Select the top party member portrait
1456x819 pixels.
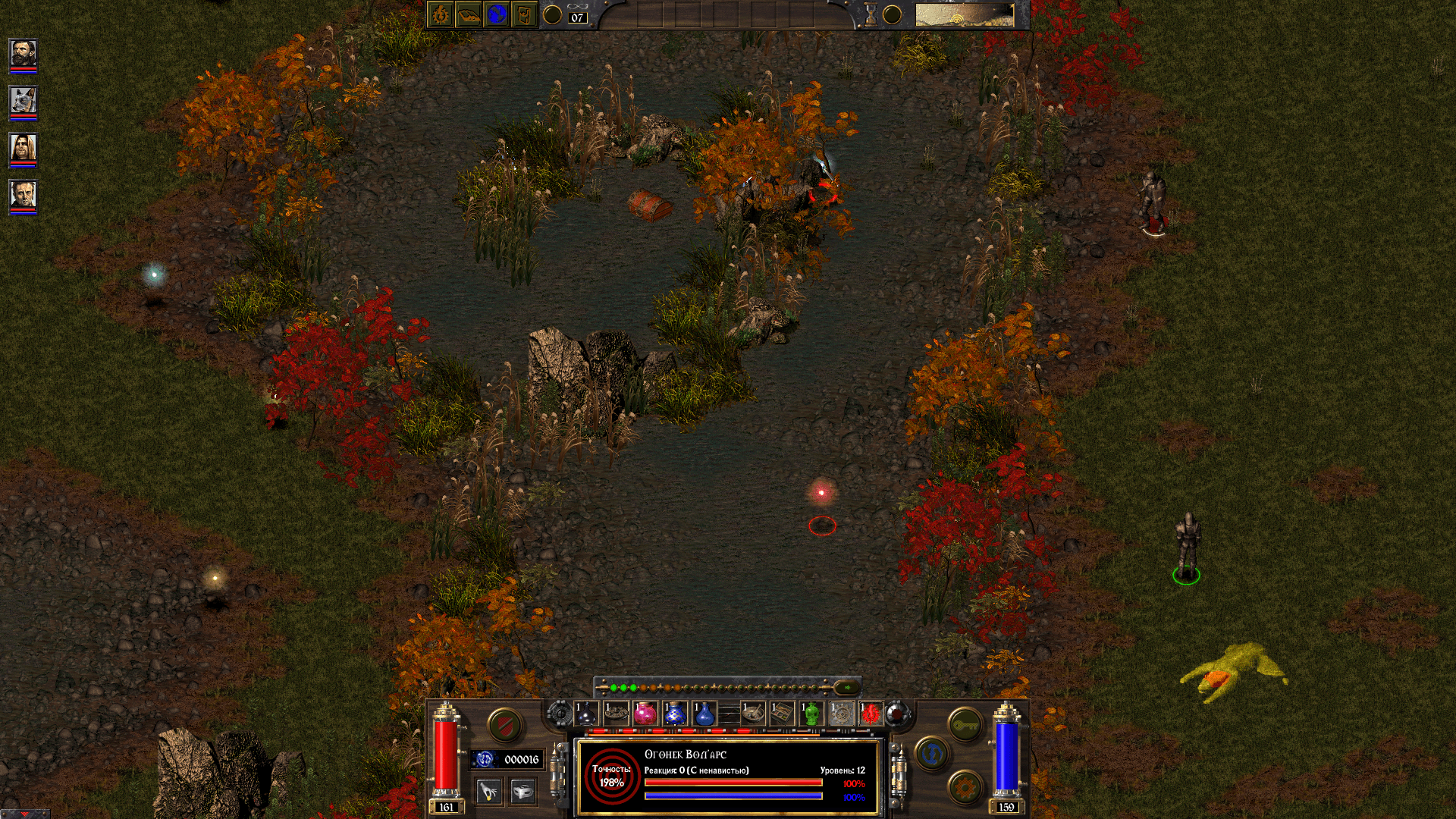pyautogui.click(x=23, y=53)
